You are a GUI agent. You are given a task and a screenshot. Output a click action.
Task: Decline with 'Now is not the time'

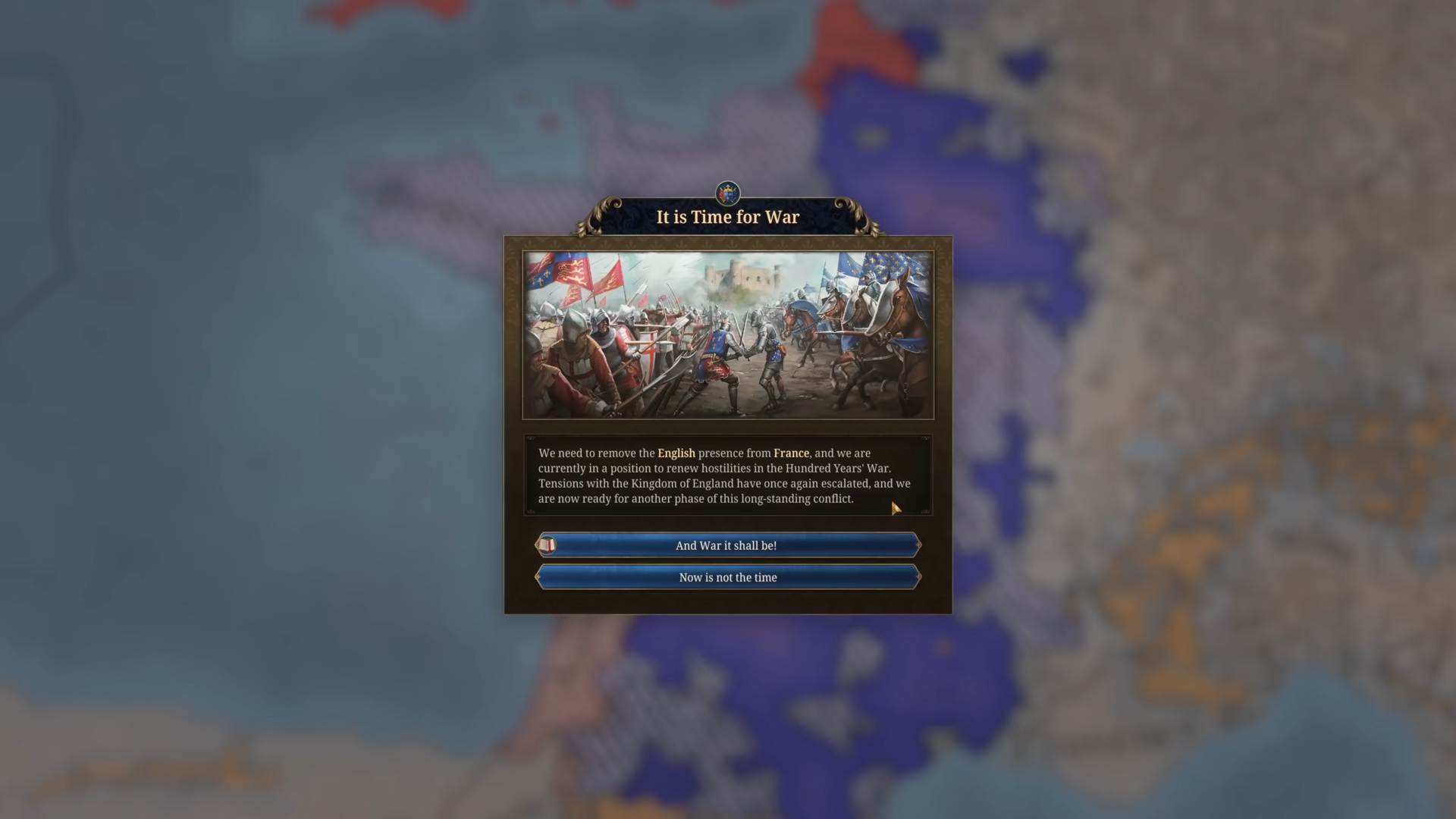click(727, 577)
